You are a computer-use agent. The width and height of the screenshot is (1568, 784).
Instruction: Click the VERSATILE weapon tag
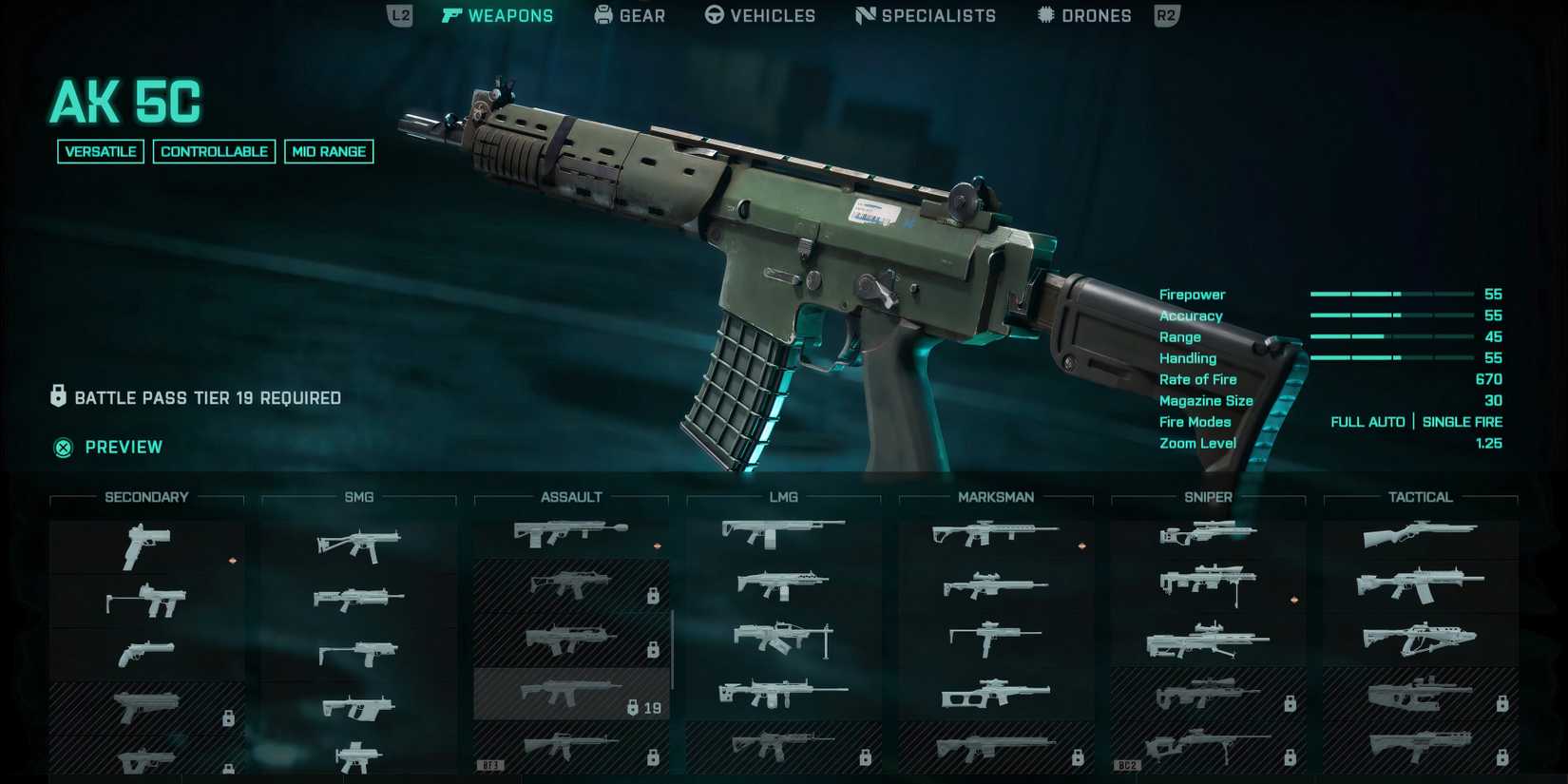pyautogui.click(x=100, y=151)
